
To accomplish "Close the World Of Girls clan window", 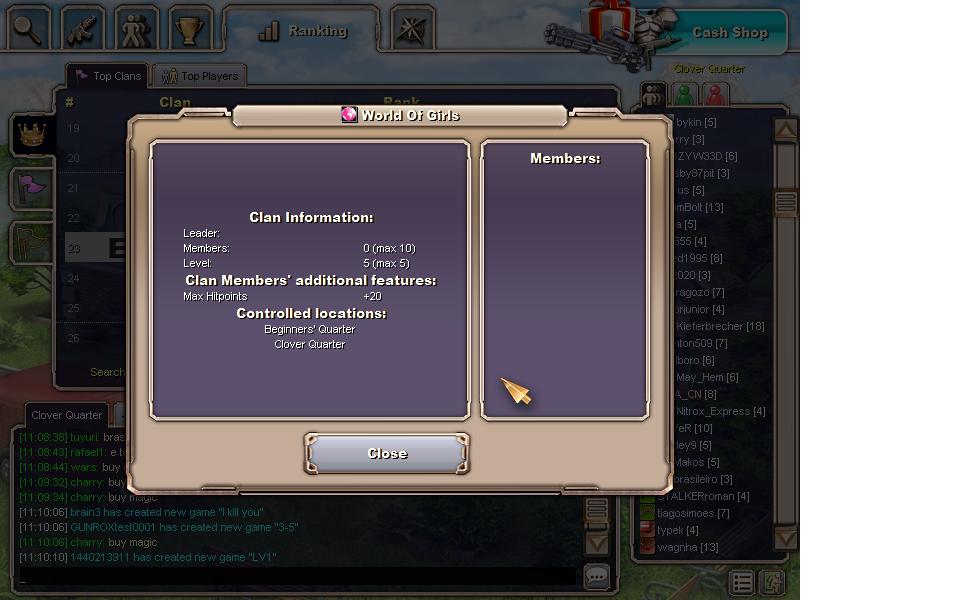I will tap(387, 454).
